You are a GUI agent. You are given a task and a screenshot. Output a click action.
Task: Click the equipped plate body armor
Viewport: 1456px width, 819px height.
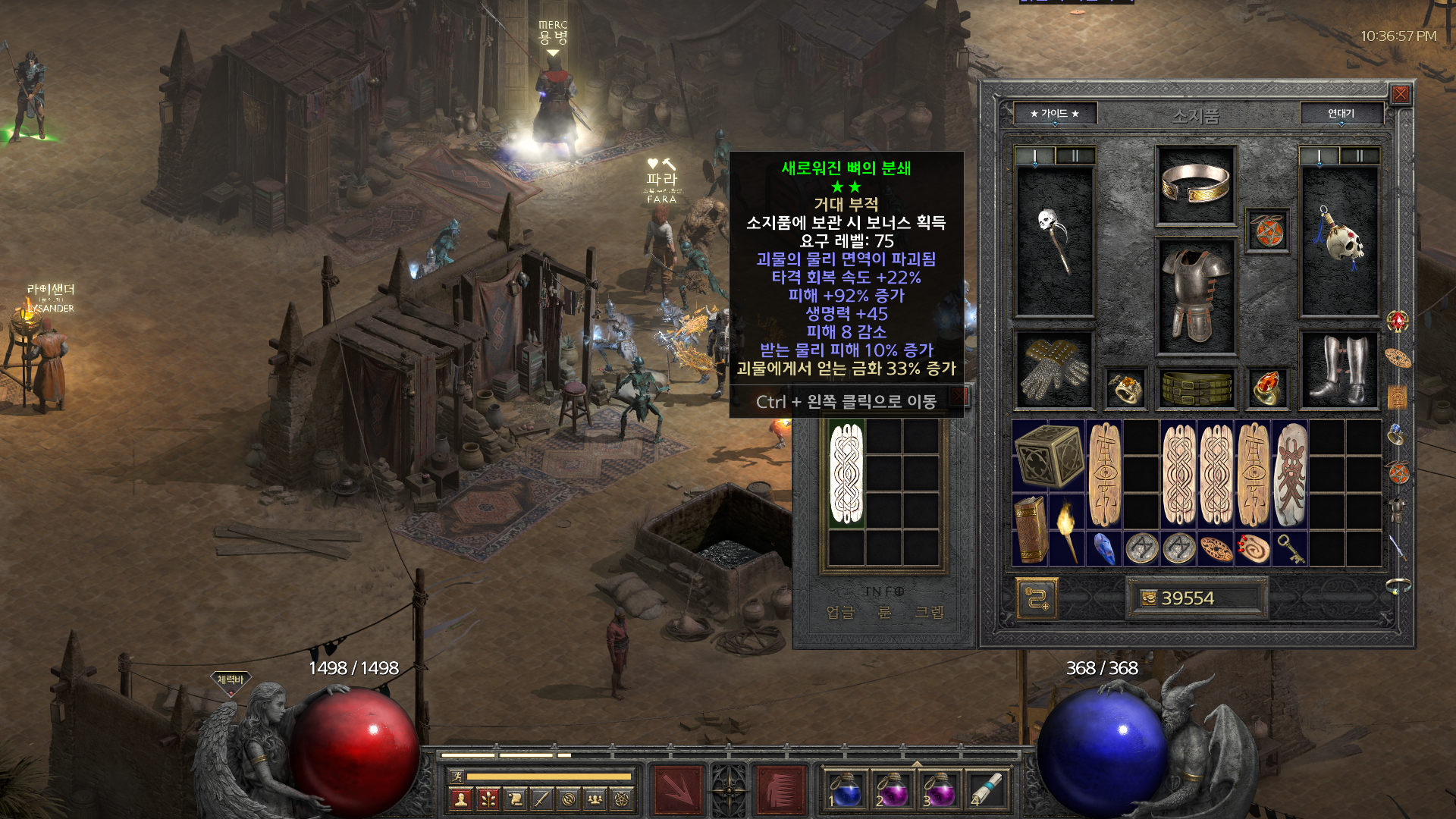tap(1195, 296)
